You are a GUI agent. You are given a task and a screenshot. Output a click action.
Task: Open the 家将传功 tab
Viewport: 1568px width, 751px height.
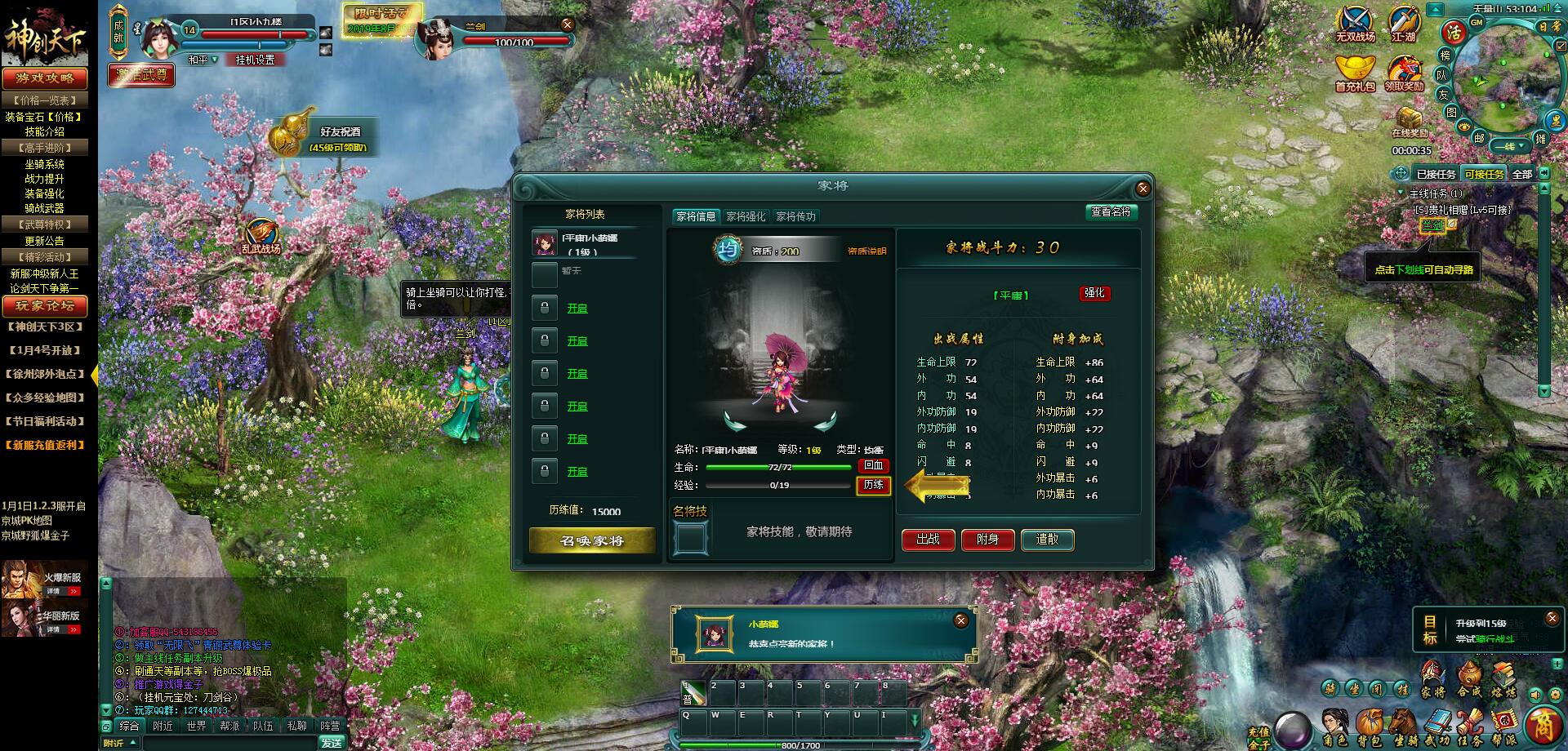795,216
